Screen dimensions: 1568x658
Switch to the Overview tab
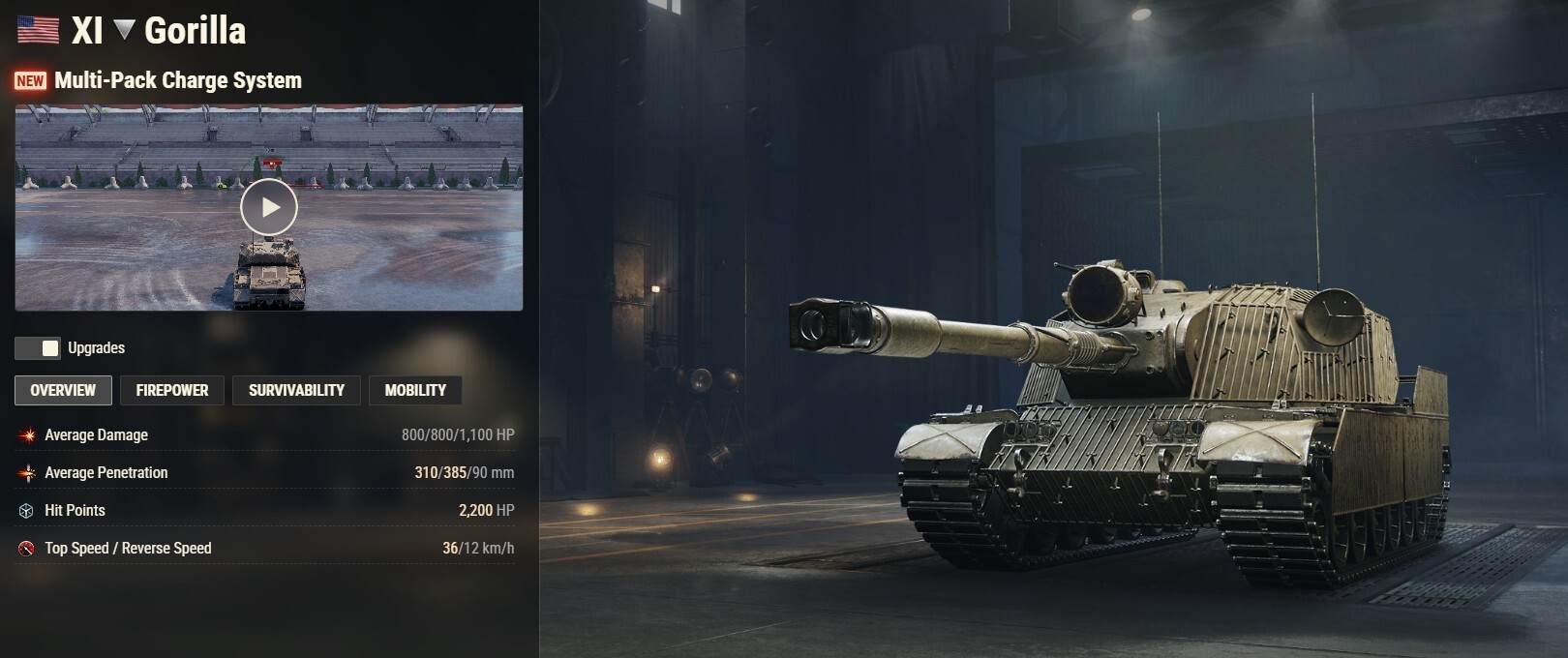click(63, 390)
